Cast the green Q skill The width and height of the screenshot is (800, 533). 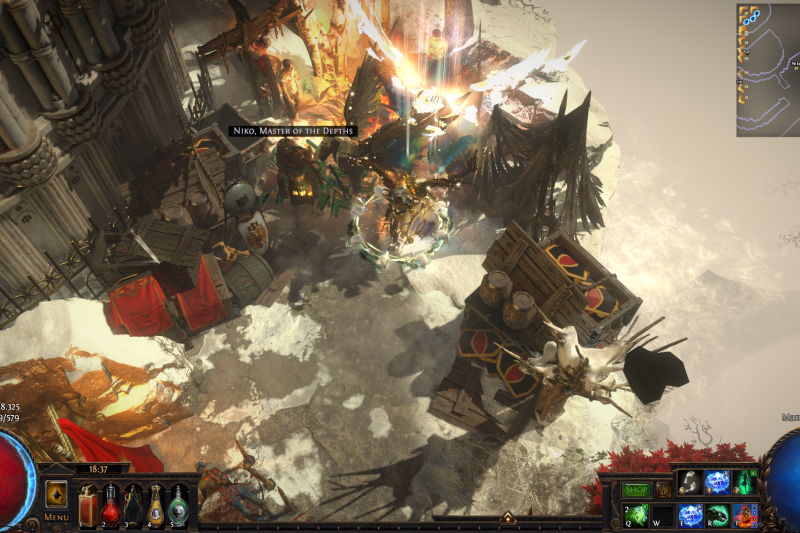[637, 515]
